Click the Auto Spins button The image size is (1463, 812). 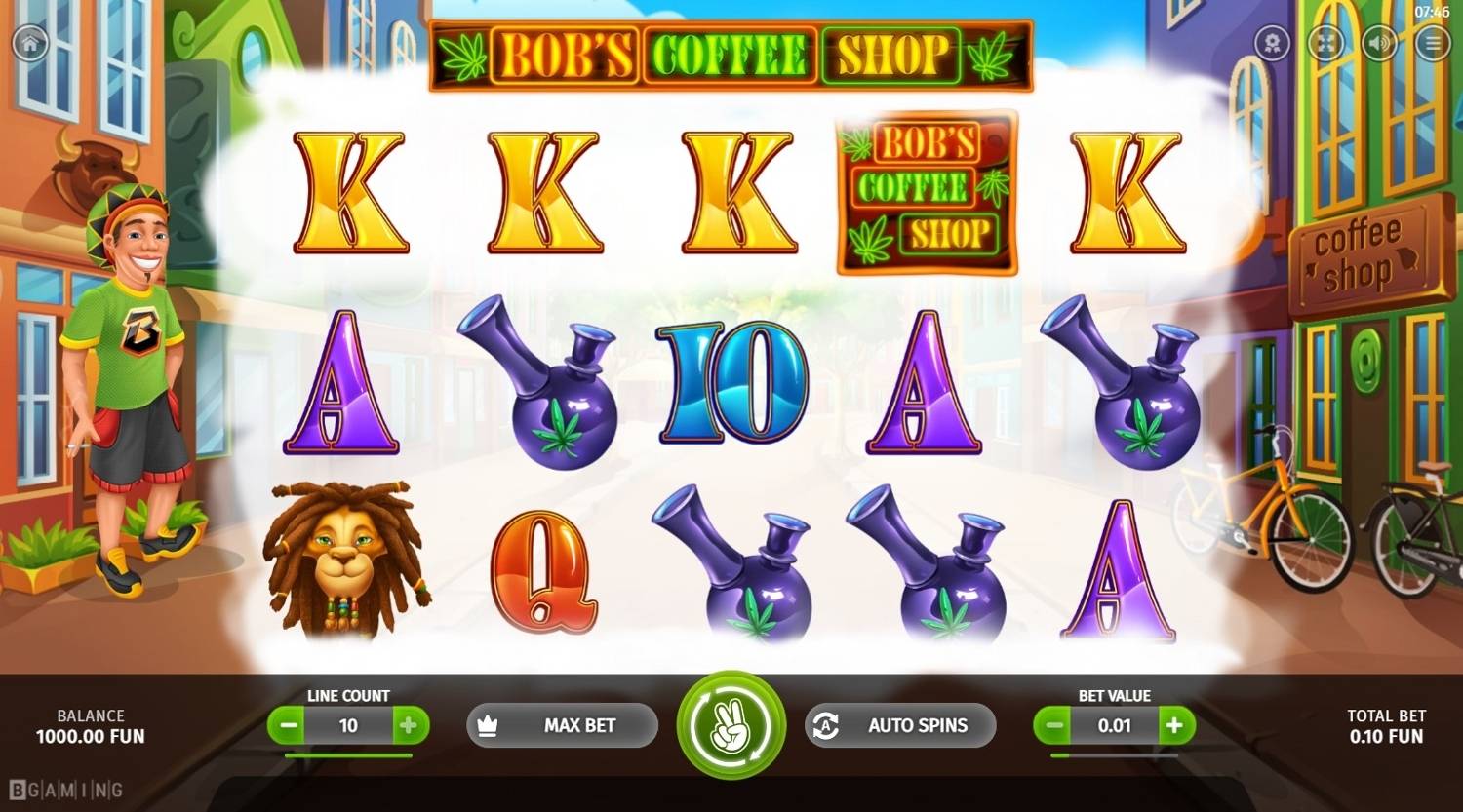[899, 725]
